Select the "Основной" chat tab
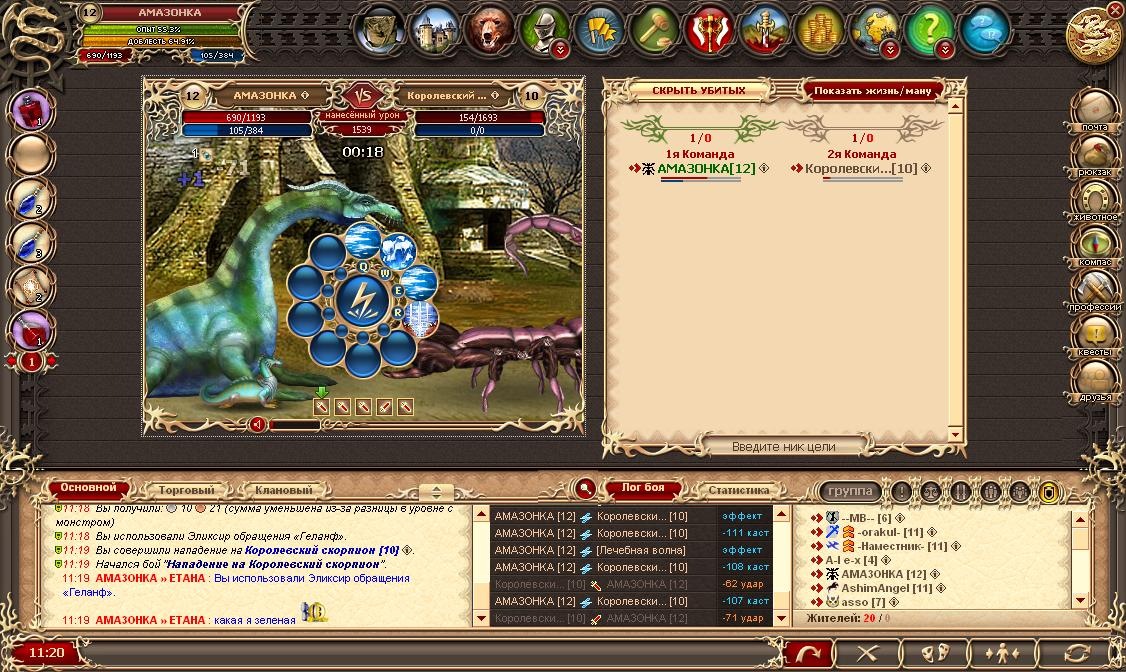The image size is (1126, 672). coord(89,489)
